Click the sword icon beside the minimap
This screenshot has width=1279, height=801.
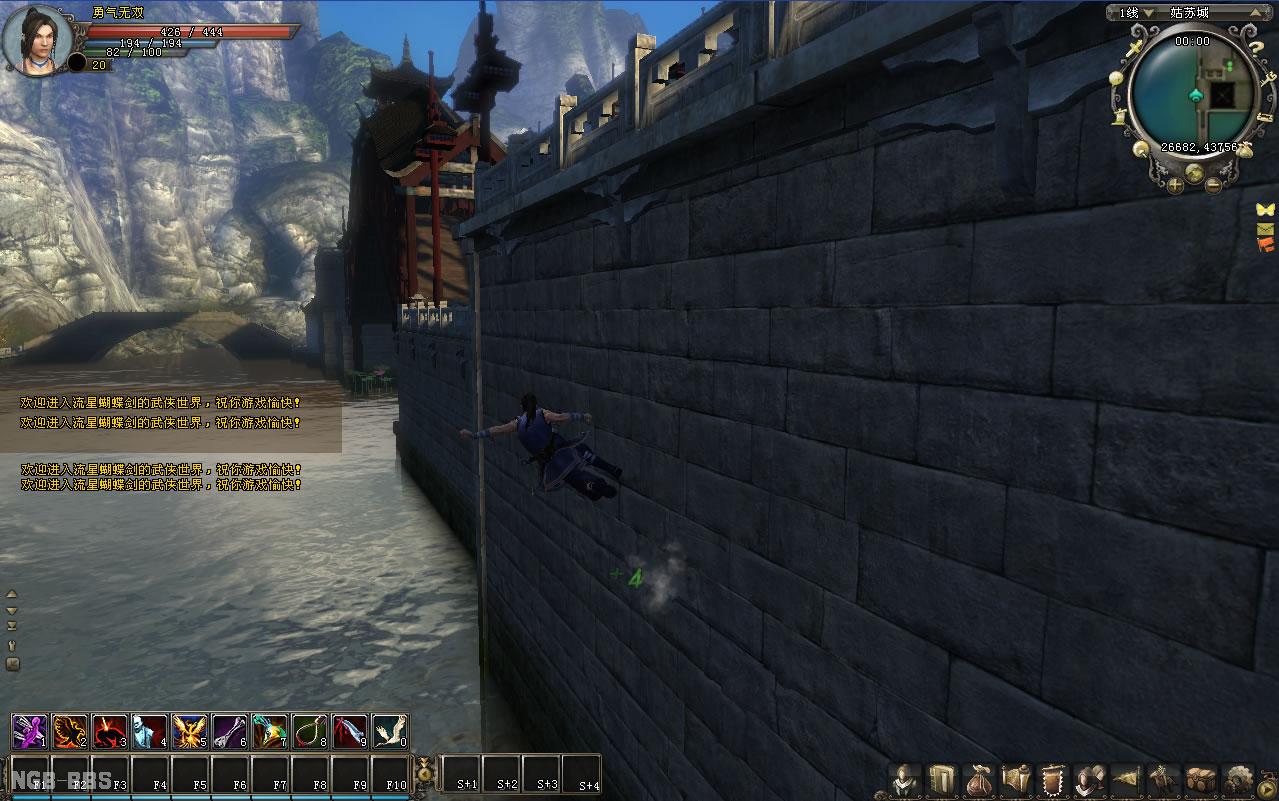[x=1136, y=48]
